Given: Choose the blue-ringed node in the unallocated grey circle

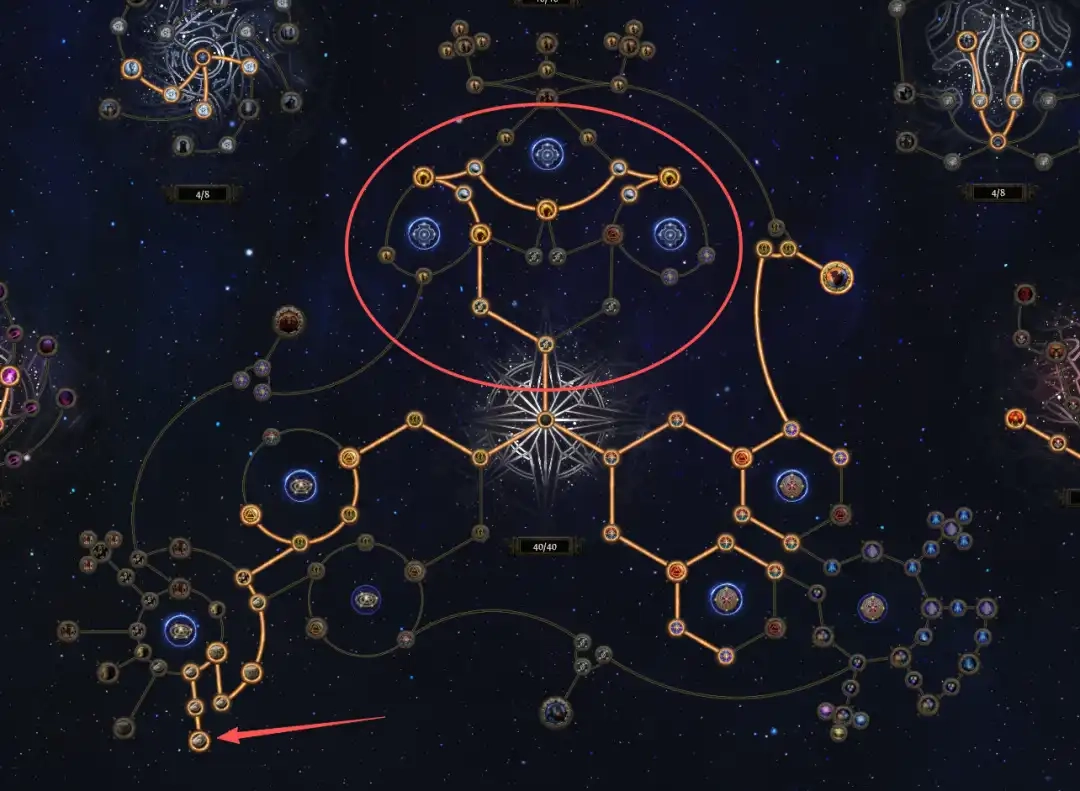Looking at the screenshot, I should [x=365, y=600].
